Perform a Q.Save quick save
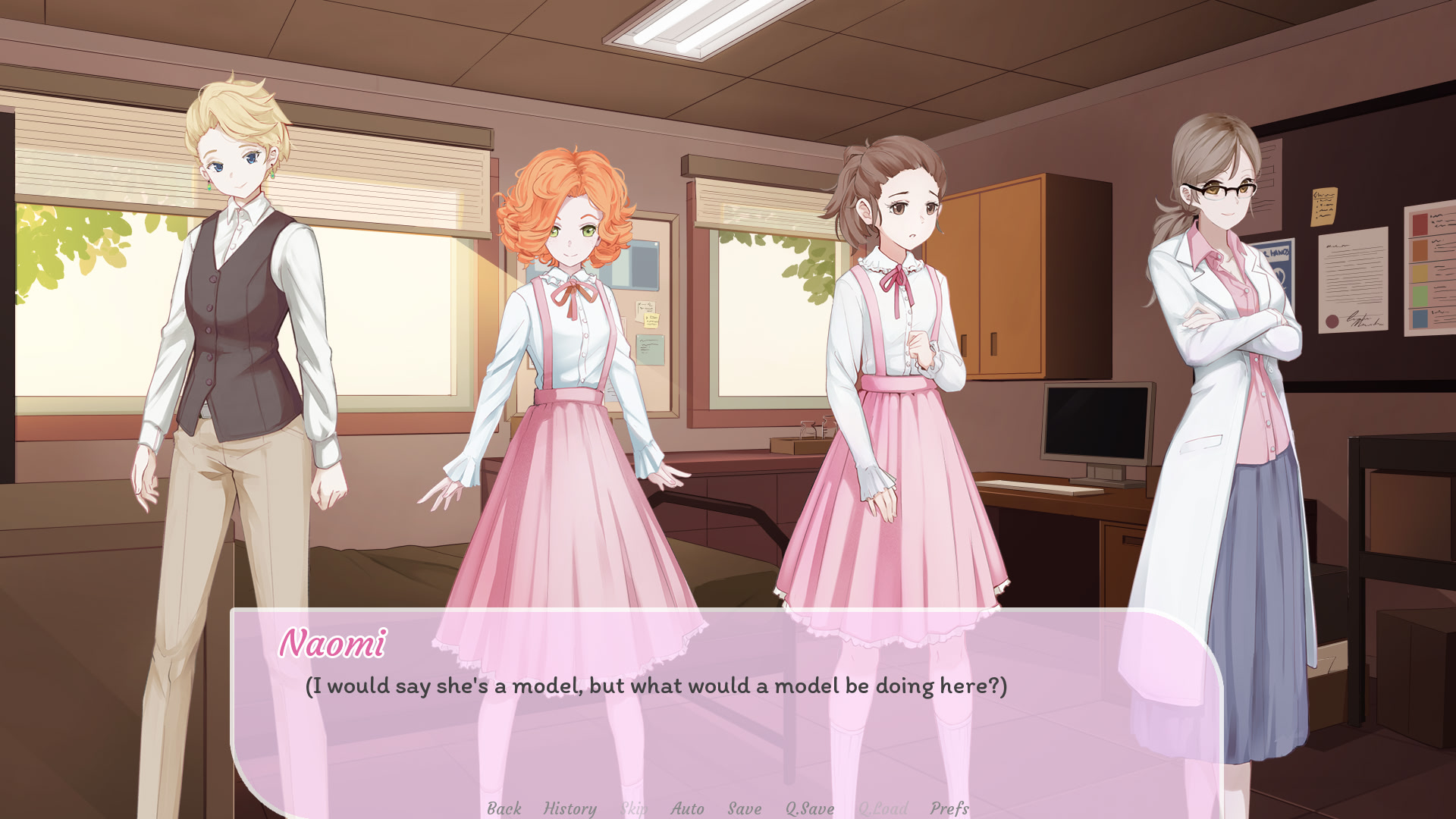Screen dimensions: 1456x819 [808, 808]
